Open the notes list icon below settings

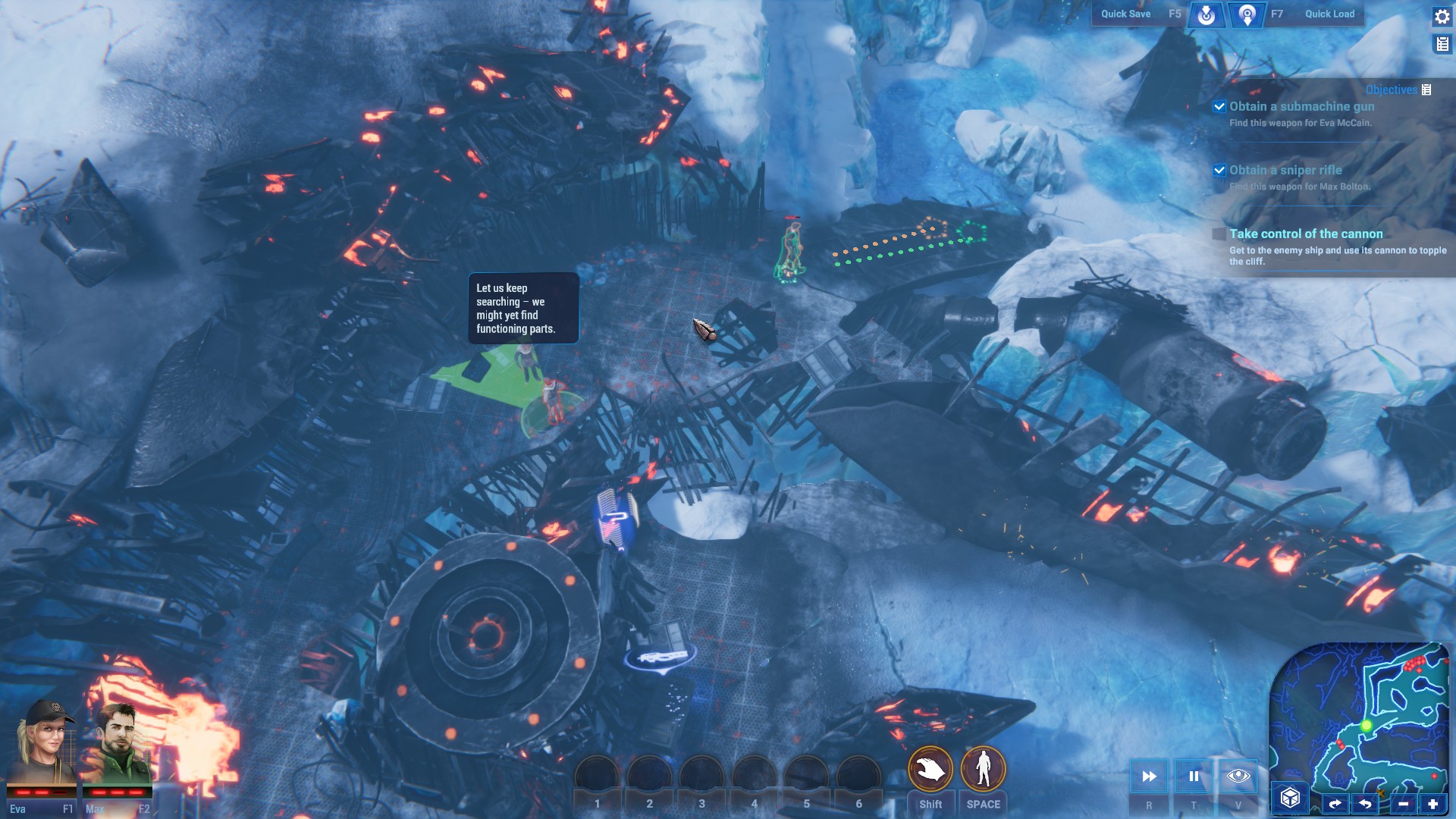1442,45
